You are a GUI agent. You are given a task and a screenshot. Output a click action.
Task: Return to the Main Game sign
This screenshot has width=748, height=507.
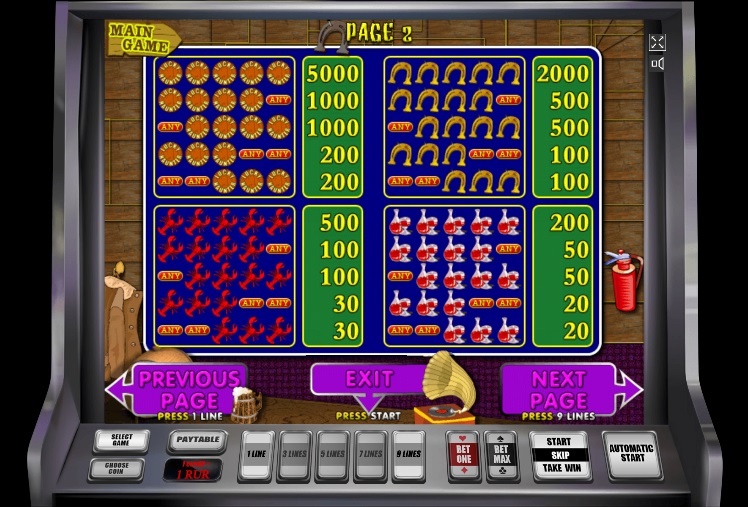(x=142, y=38)
